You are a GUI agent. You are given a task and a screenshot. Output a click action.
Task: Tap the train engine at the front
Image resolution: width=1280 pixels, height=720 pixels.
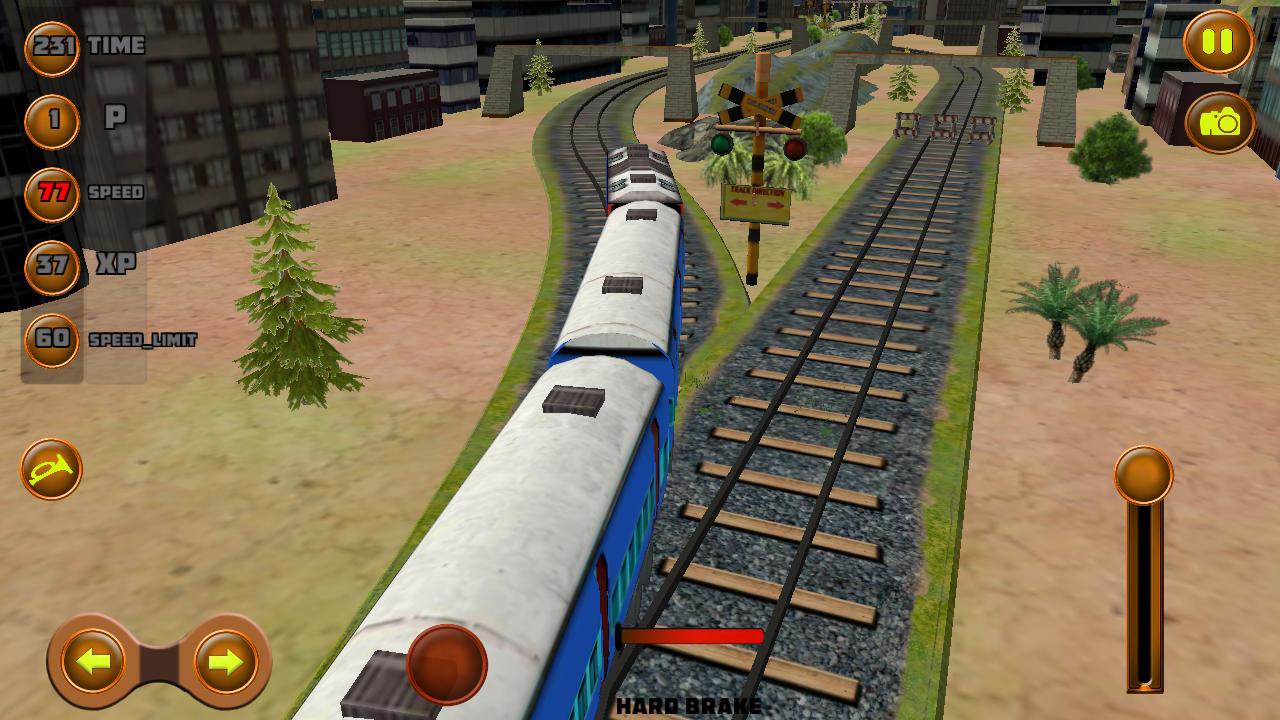tap(640, 170)
